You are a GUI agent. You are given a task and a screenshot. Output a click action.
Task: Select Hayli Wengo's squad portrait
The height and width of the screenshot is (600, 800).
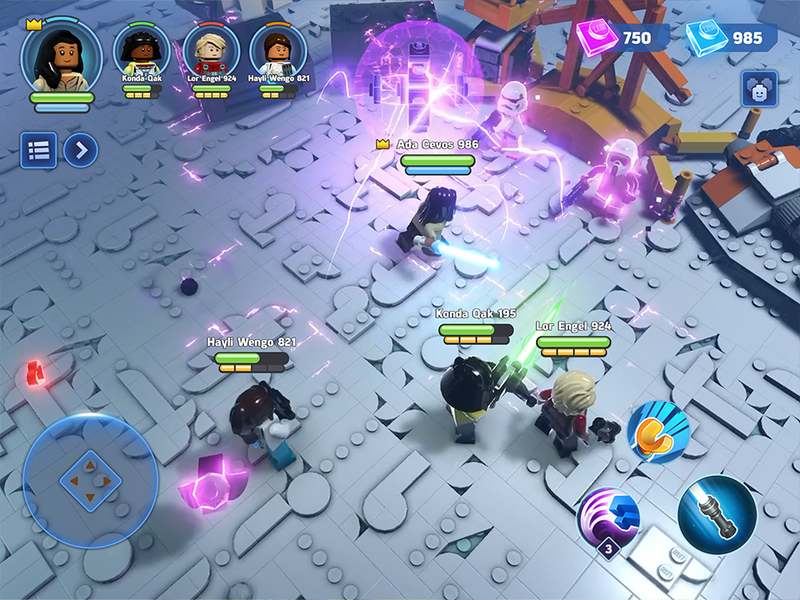pyautogui.click(x=277, y=50)
